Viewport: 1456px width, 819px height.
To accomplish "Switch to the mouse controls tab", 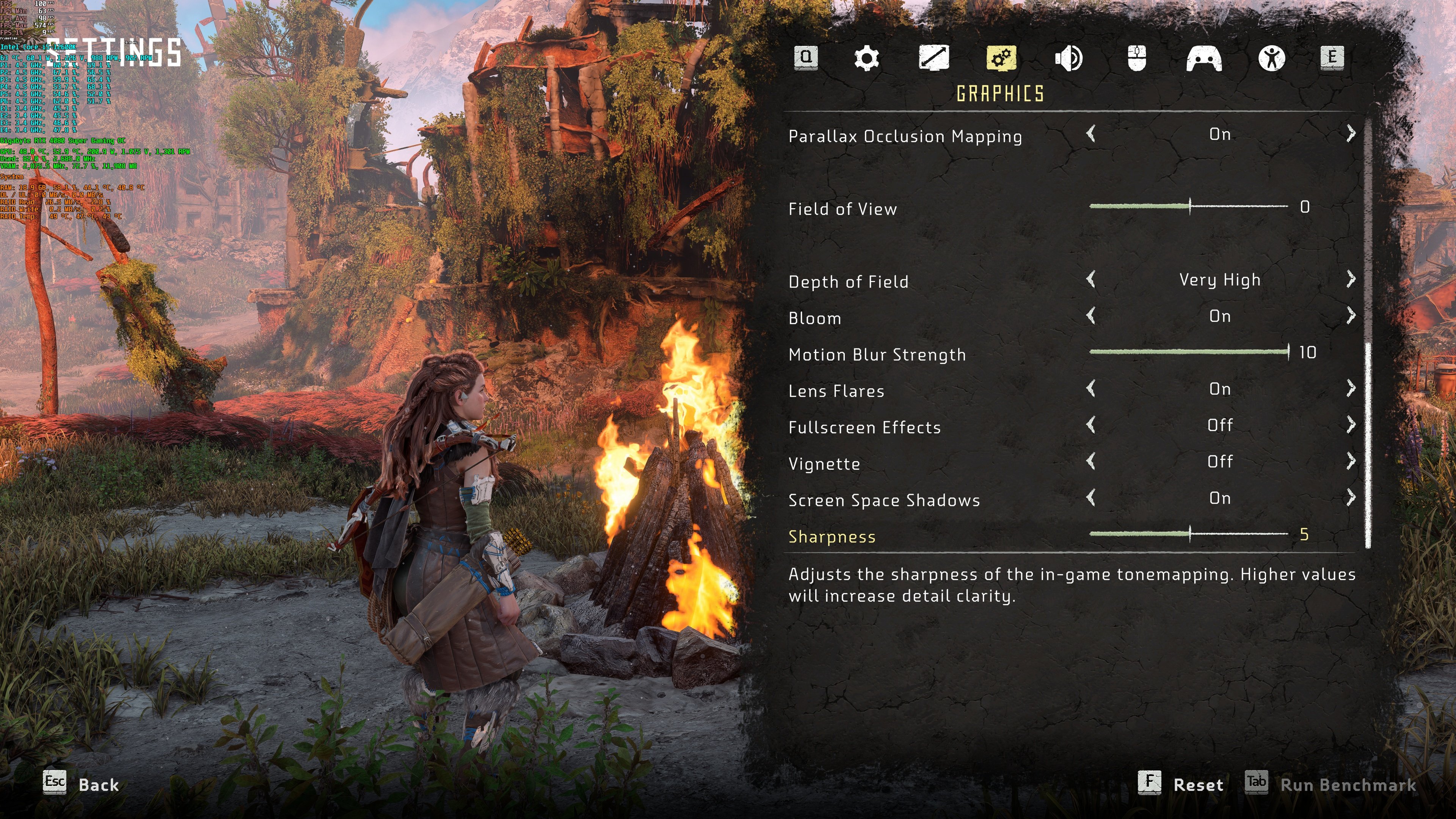I will pos(1137,58).
